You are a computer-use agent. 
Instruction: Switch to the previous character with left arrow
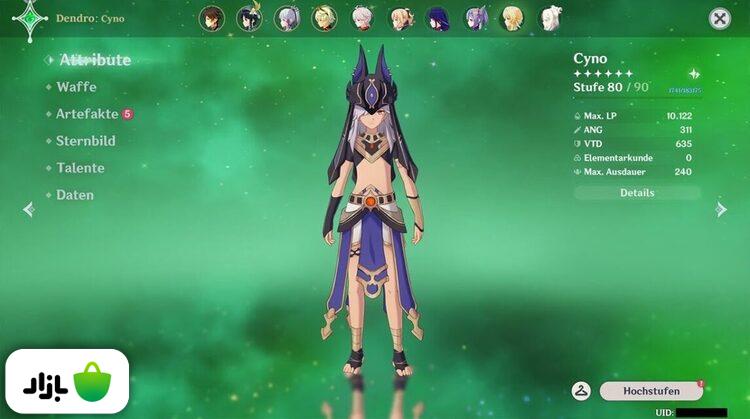[x=28, y=209]
